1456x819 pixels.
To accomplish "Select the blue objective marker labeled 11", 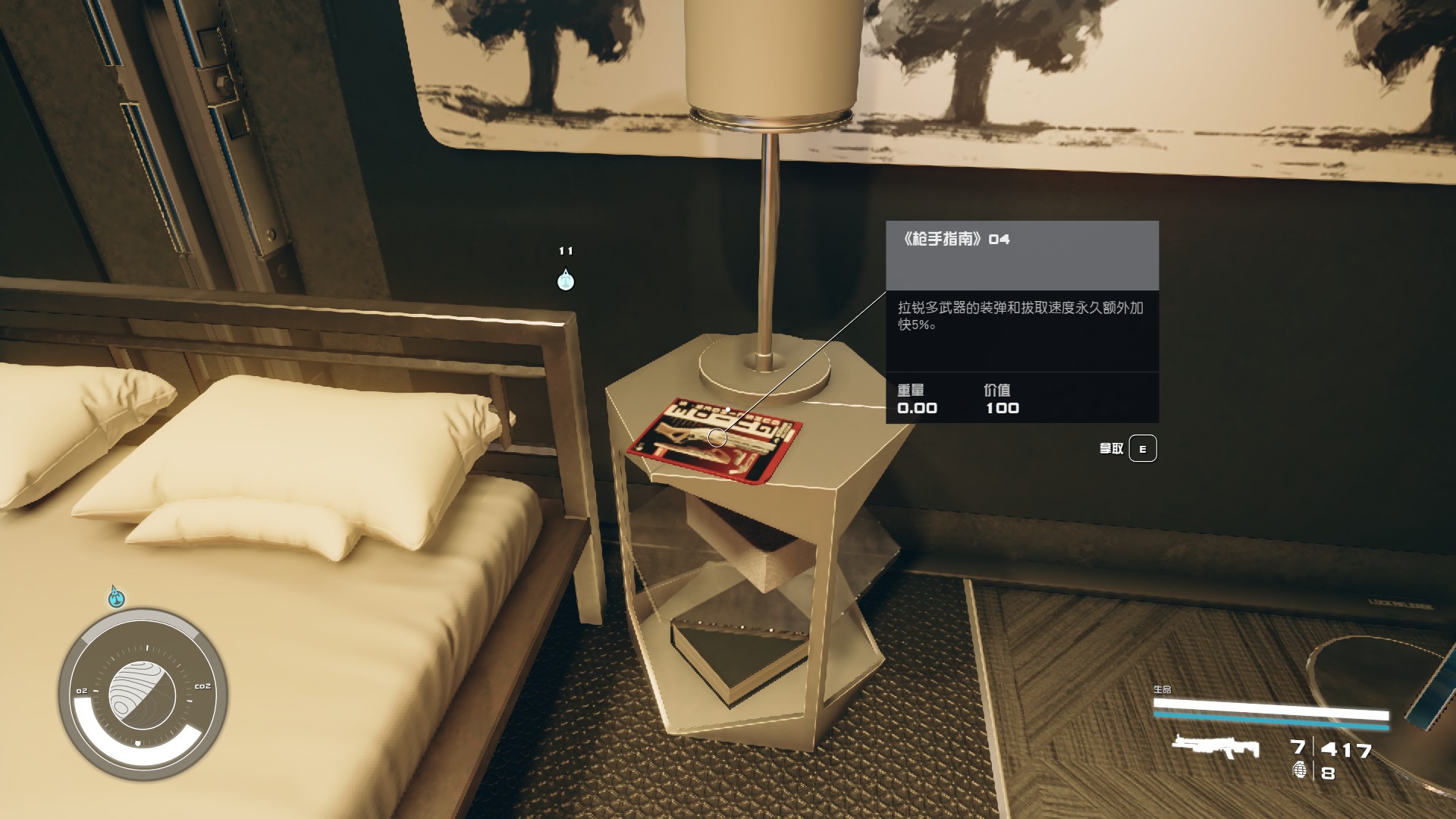I will [x=566, y=281].
